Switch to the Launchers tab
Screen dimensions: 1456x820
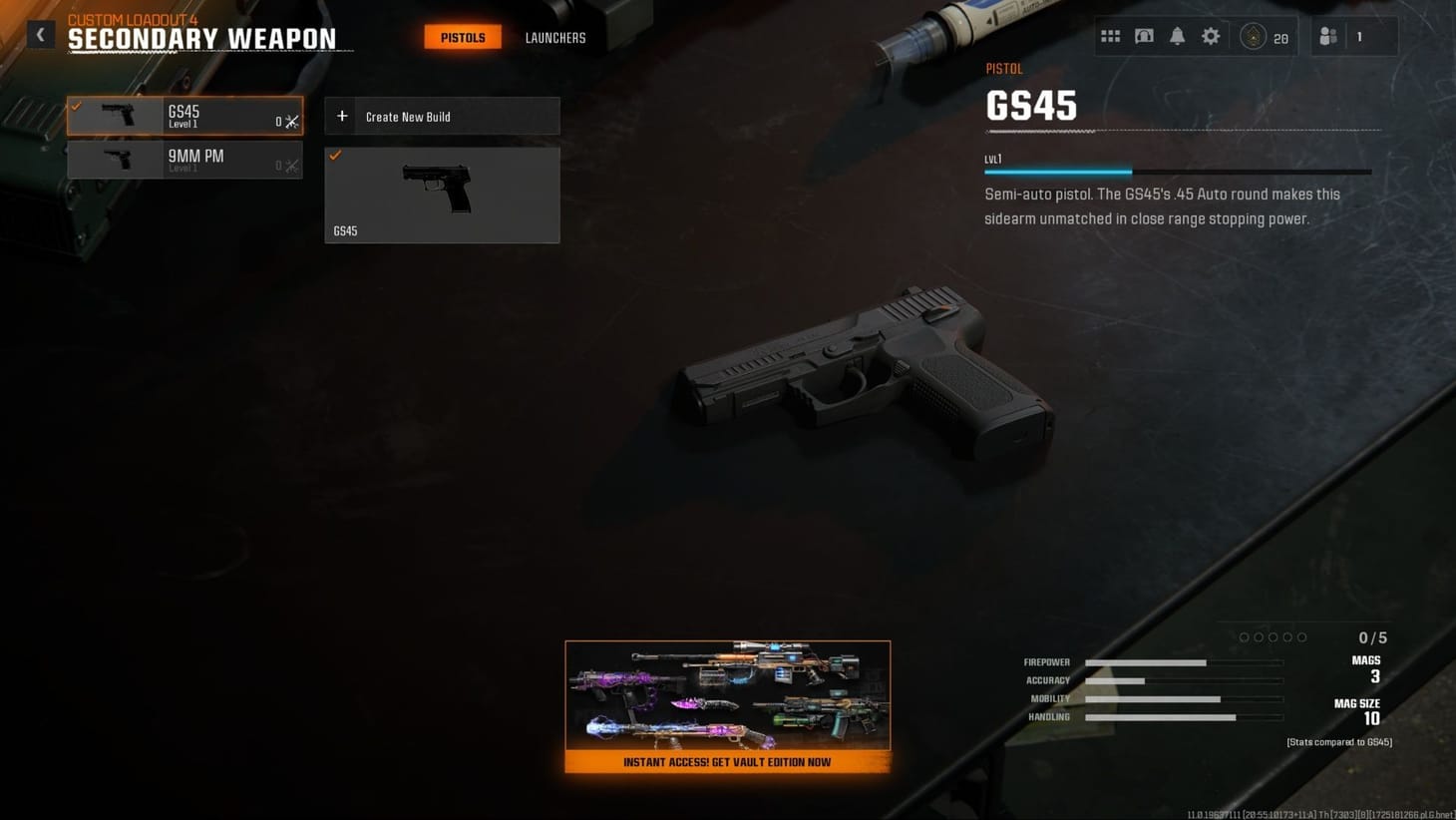tap(554, 38)
